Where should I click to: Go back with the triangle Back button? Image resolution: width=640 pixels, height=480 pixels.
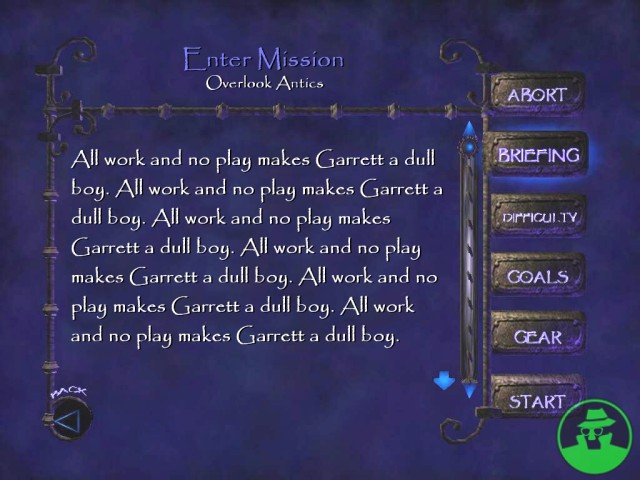point(67,421)
